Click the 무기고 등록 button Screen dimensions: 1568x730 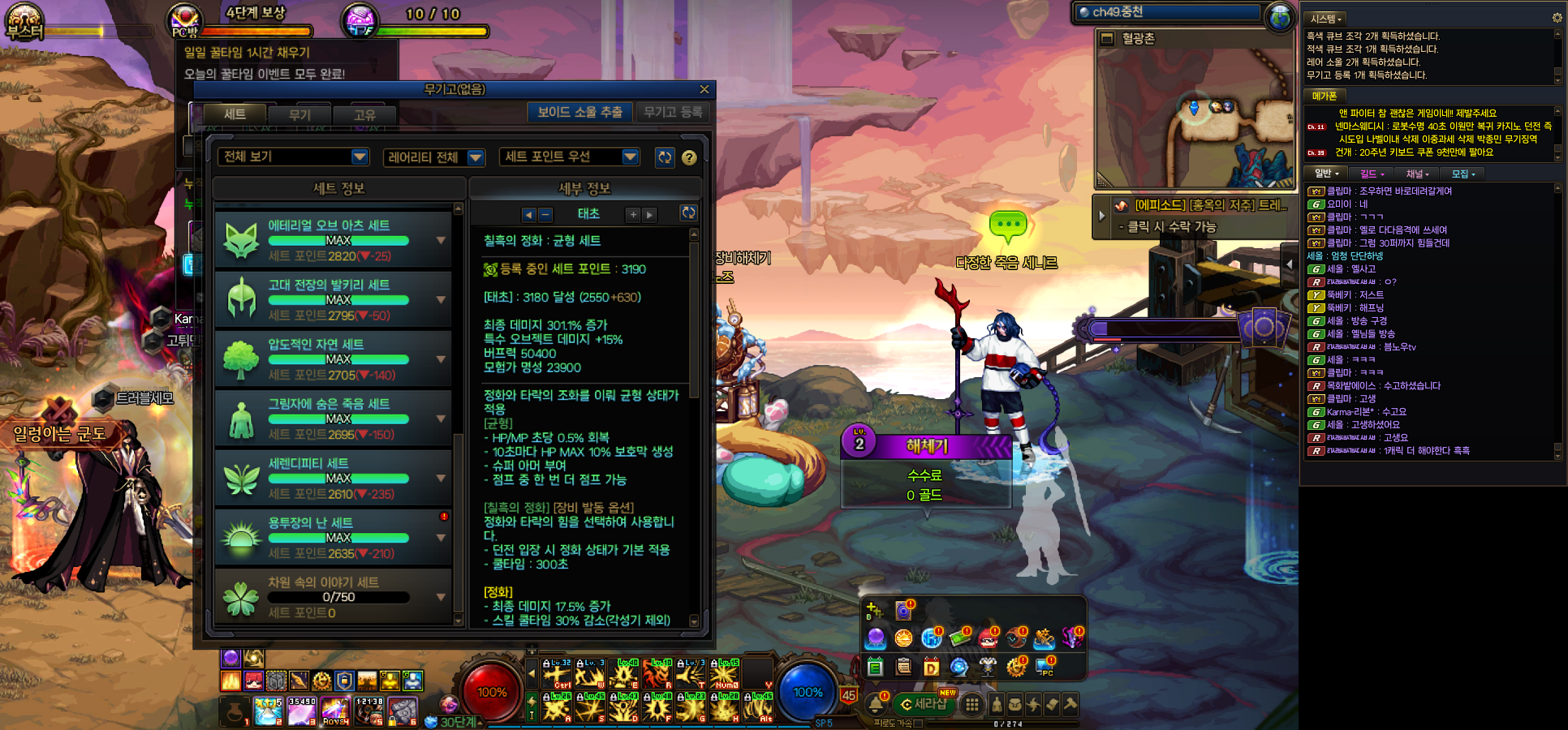tap(673, 112)
